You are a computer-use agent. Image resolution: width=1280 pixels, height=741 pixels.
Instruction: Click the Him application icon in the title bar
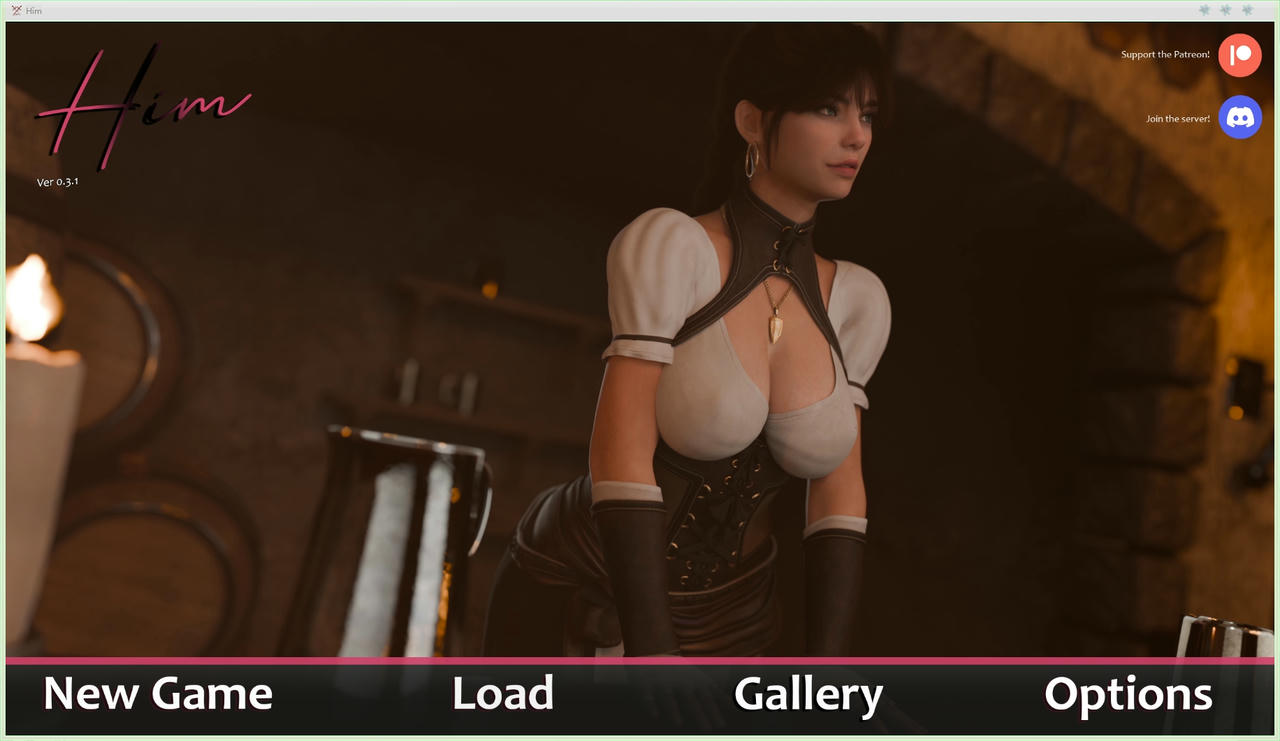[x=15, y=10]
